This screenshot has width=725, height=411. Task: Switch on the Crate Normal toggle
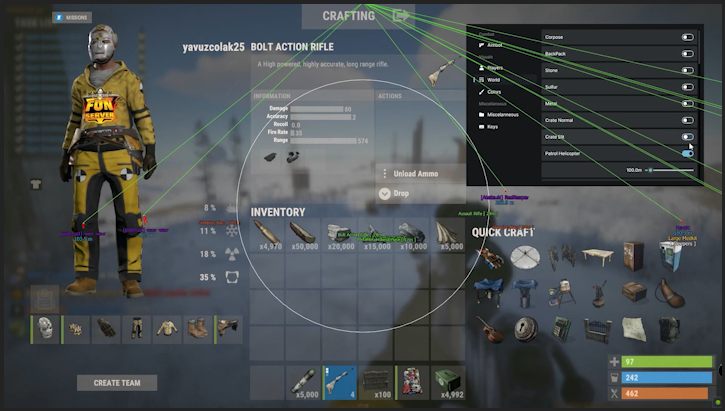pos(688,120)
